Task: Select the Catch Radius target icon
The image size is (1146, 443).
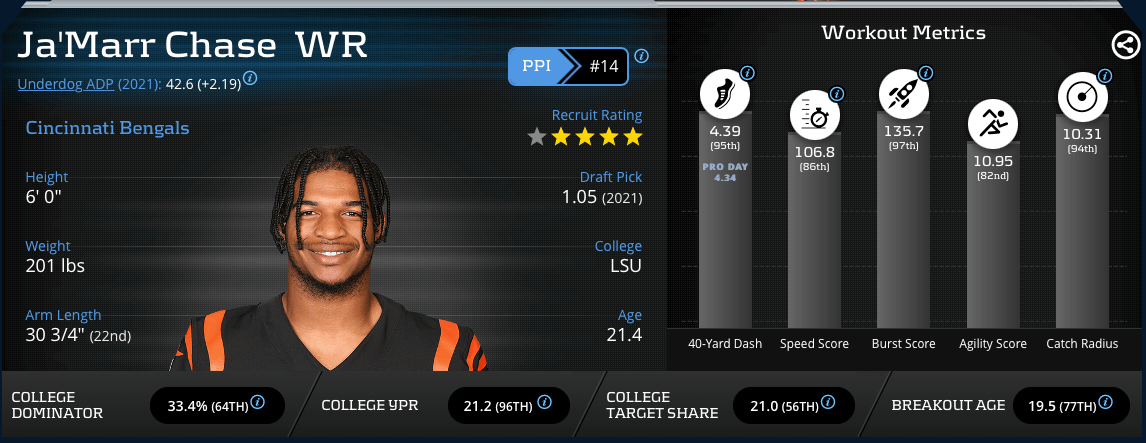Action: (1083, 97)
